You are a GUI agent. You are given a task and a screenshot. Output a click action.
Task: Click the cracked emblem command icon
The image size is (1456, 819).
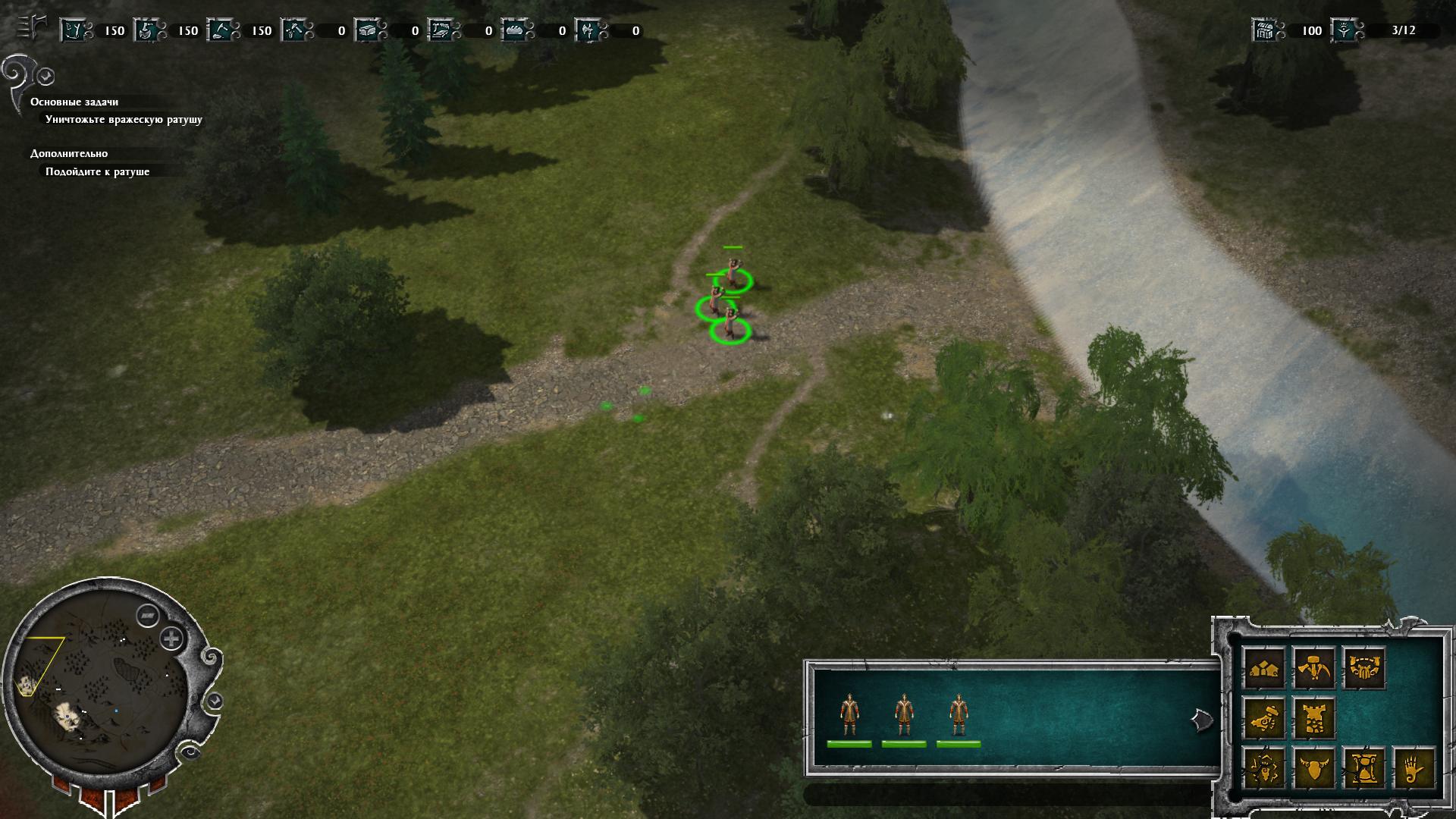[x=1265, y=768]
